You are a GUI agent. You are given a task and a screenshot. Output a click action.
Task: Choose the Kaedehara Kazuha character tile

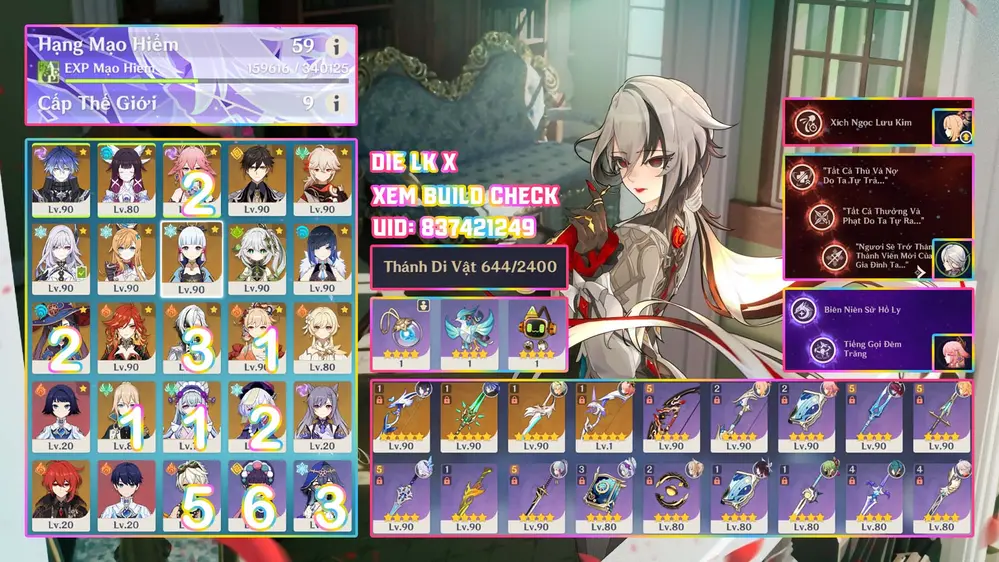pos(322,181)
